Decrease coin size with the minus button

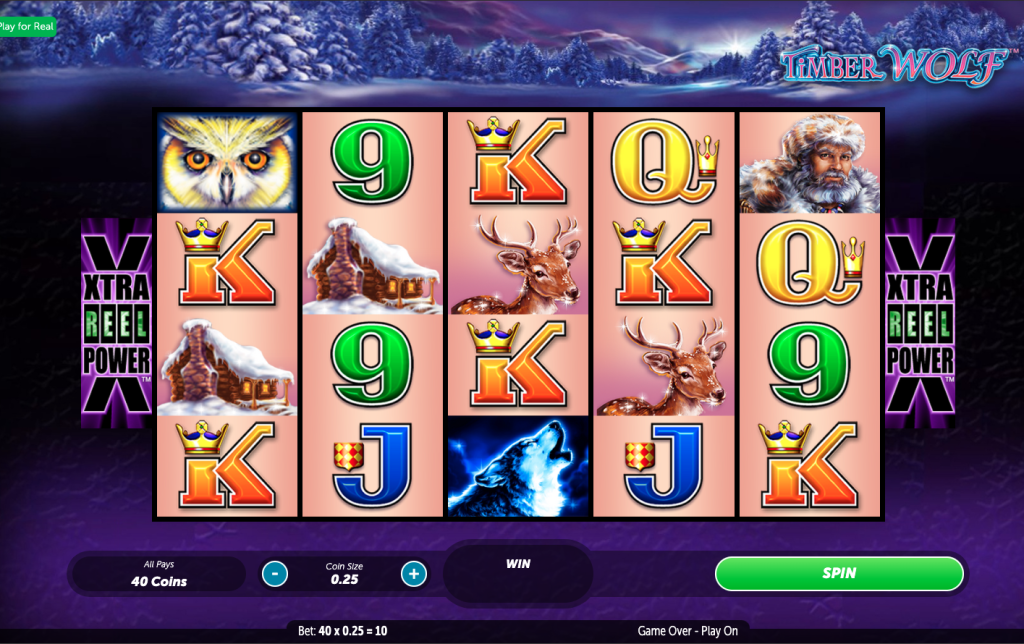tap(275, 574)
